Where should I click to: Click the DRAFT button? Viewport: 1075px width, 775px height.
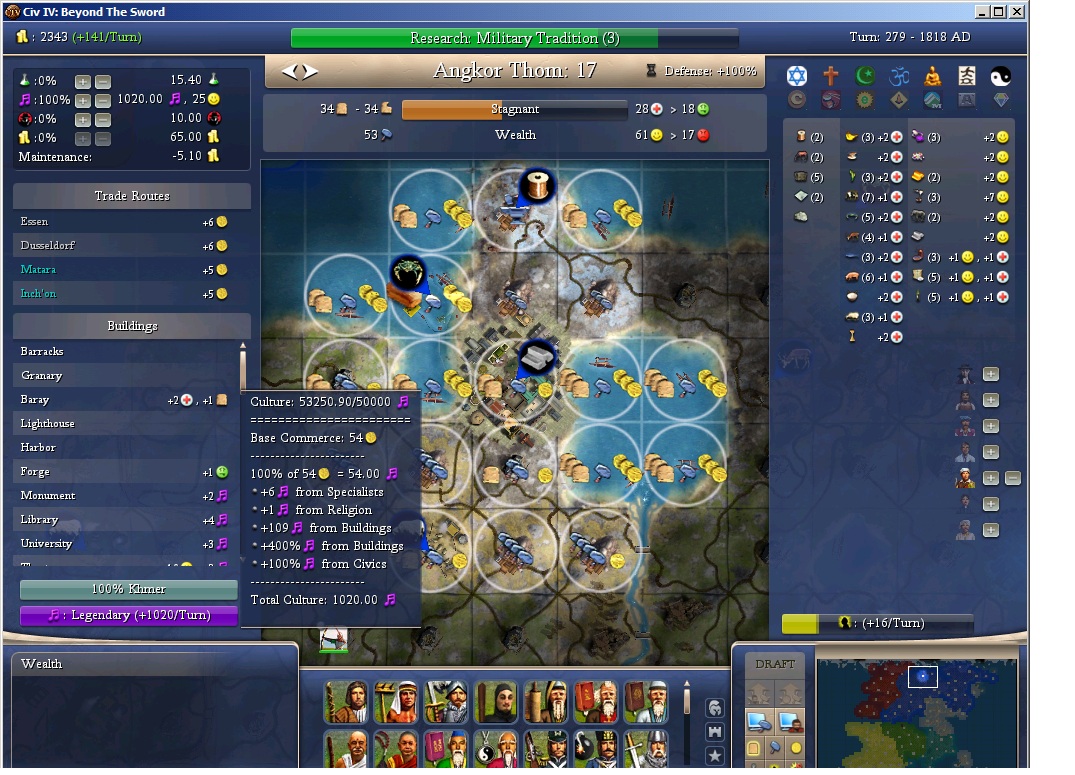pos(775,664)
